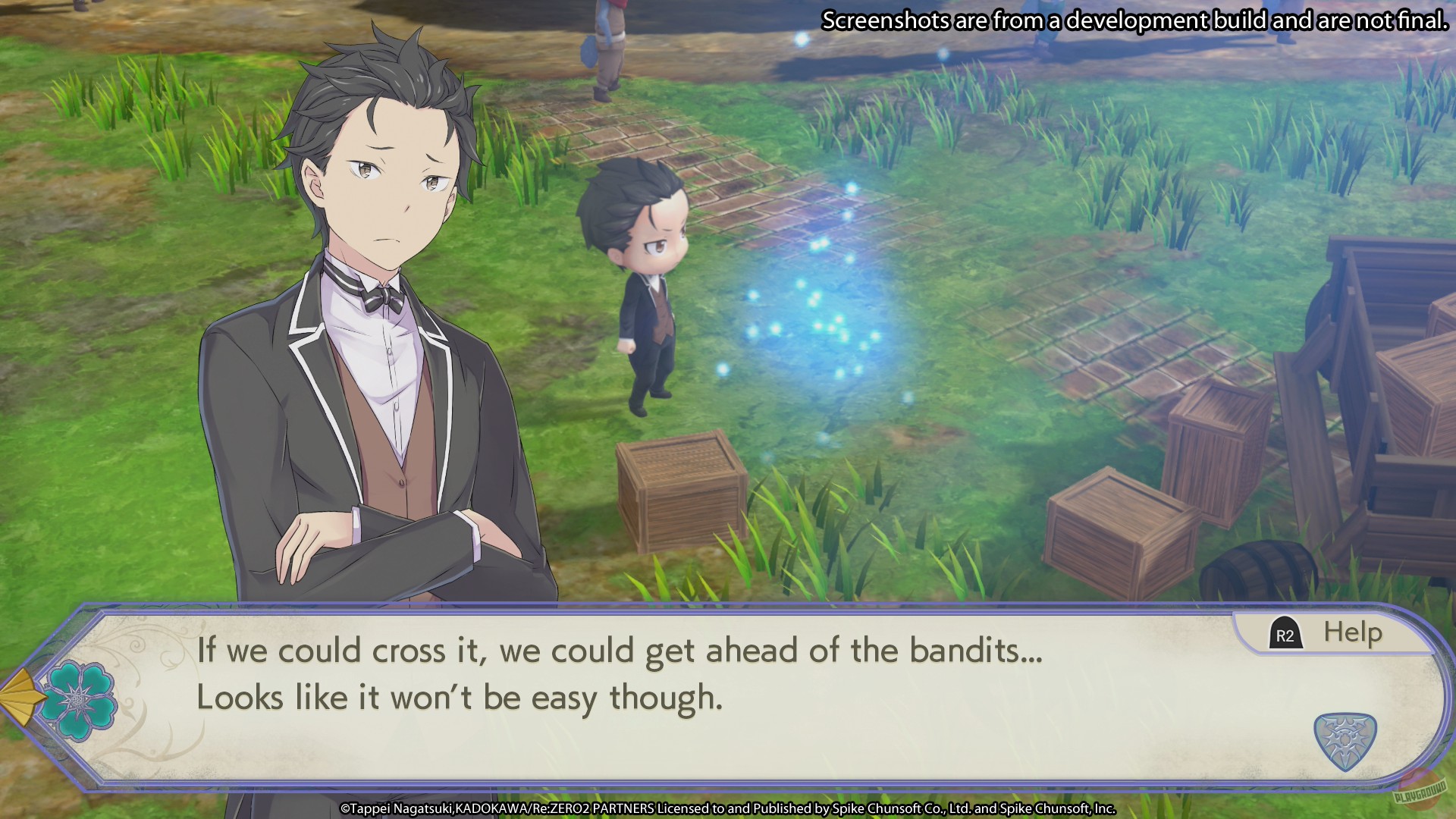Select the black R2 controller button icon

click(x=1288, y=630)
